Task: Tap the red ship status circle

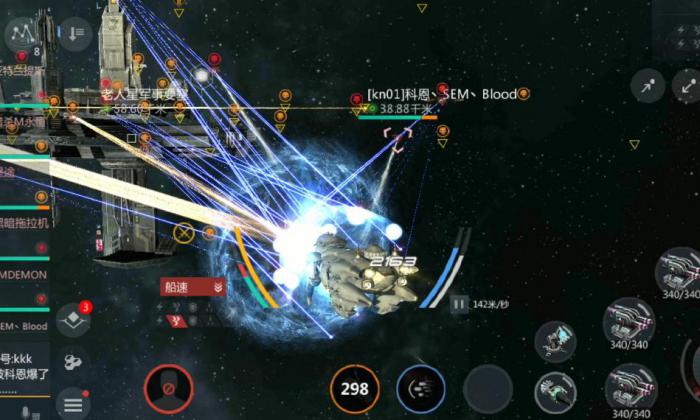Action: coord(168,388)
